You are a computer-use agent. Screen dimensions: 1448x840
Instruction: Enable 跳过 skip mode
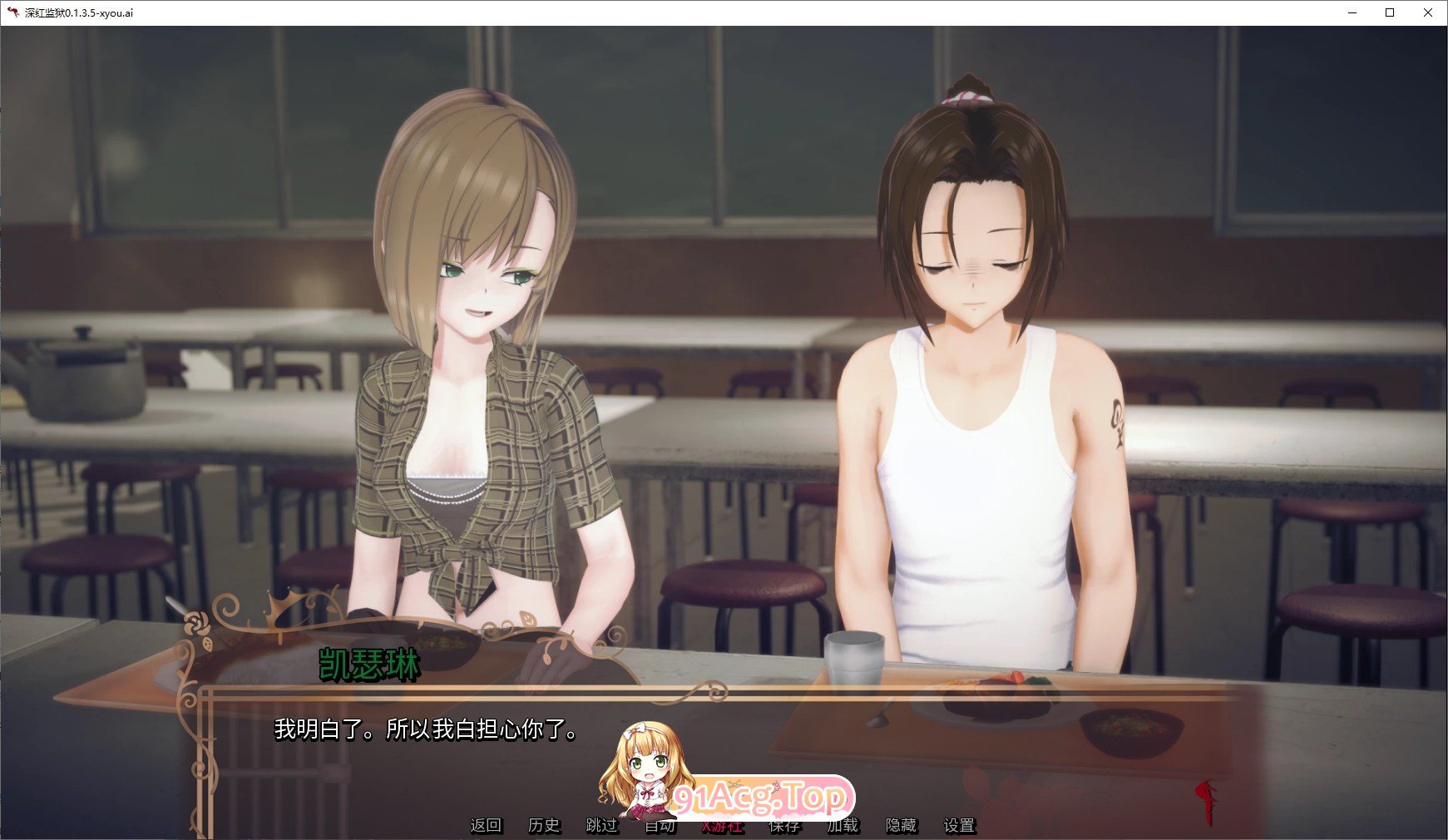(x=602, y=826)
